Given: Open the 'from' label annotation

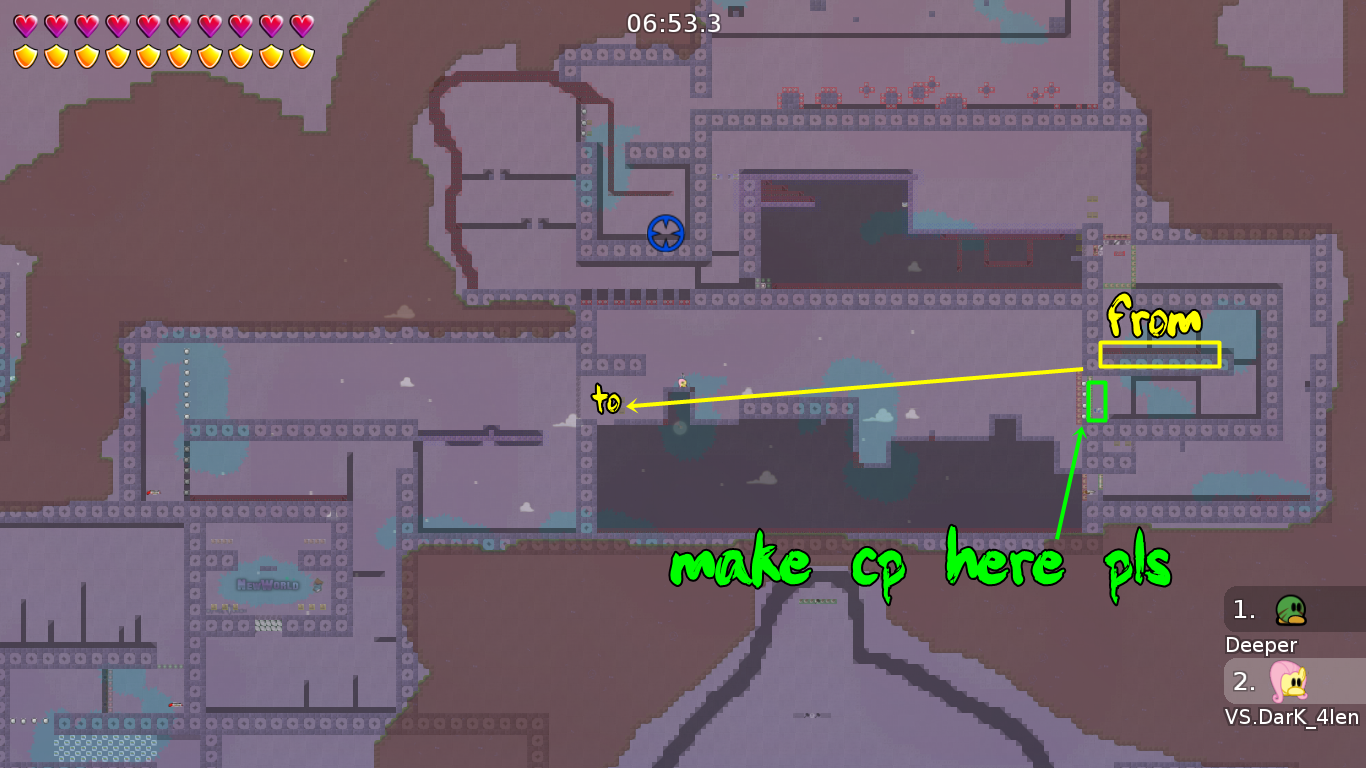Looking at the screenshot, I should click(1155, 320).
